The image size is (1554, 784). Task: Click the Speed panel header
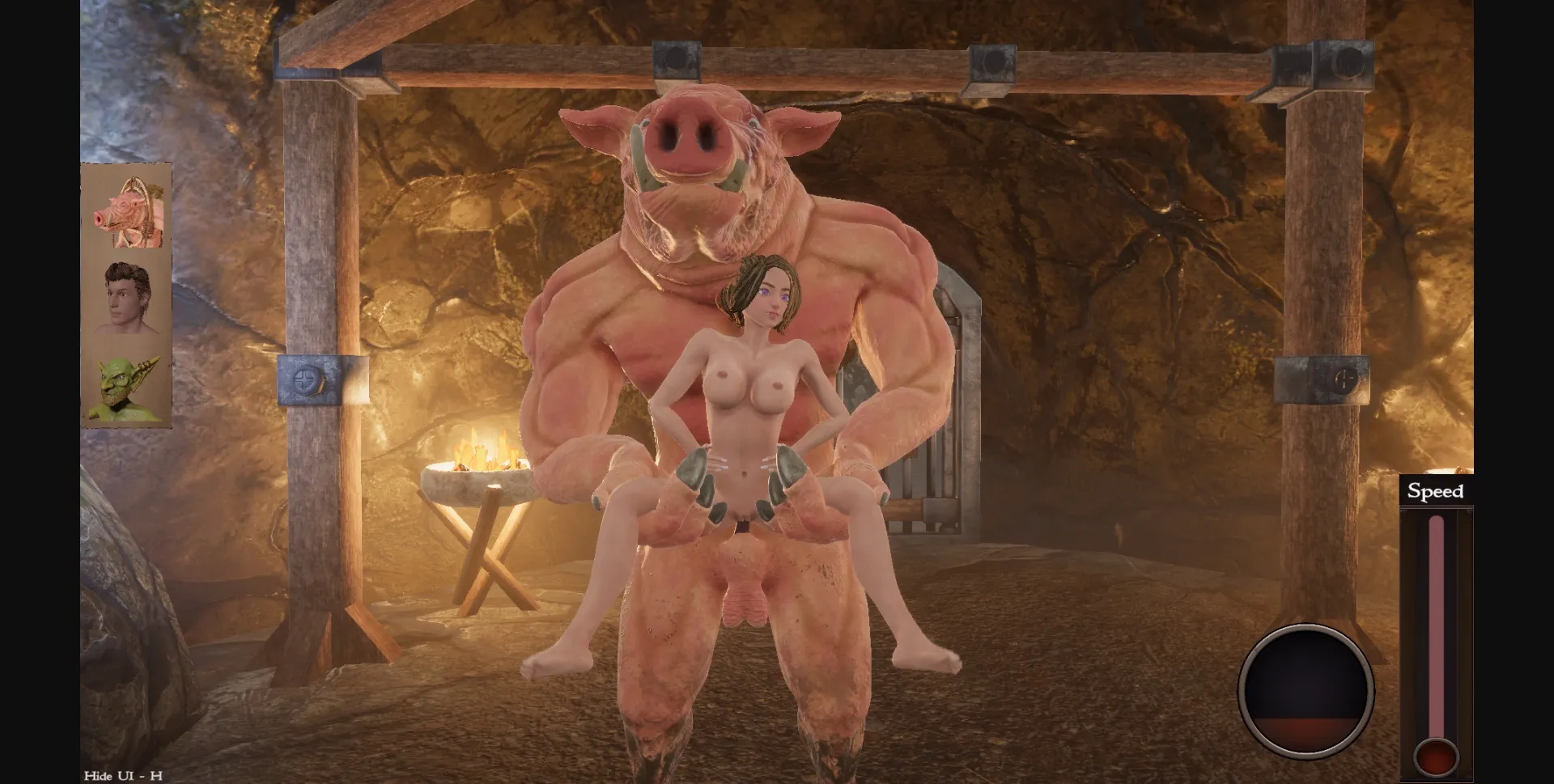click(1435, 491)
